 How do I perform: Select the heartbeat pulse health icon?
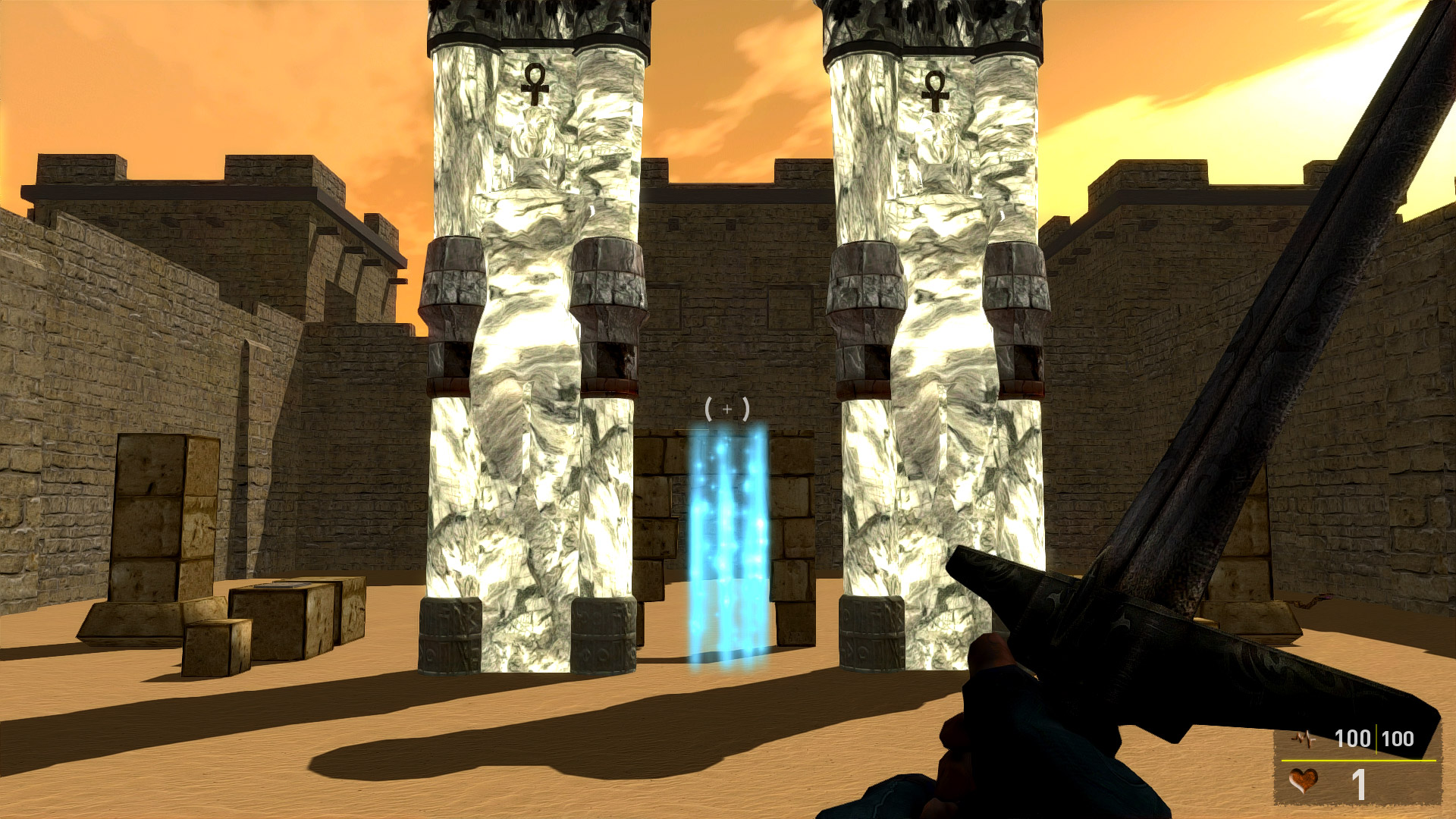point(1305,738)
